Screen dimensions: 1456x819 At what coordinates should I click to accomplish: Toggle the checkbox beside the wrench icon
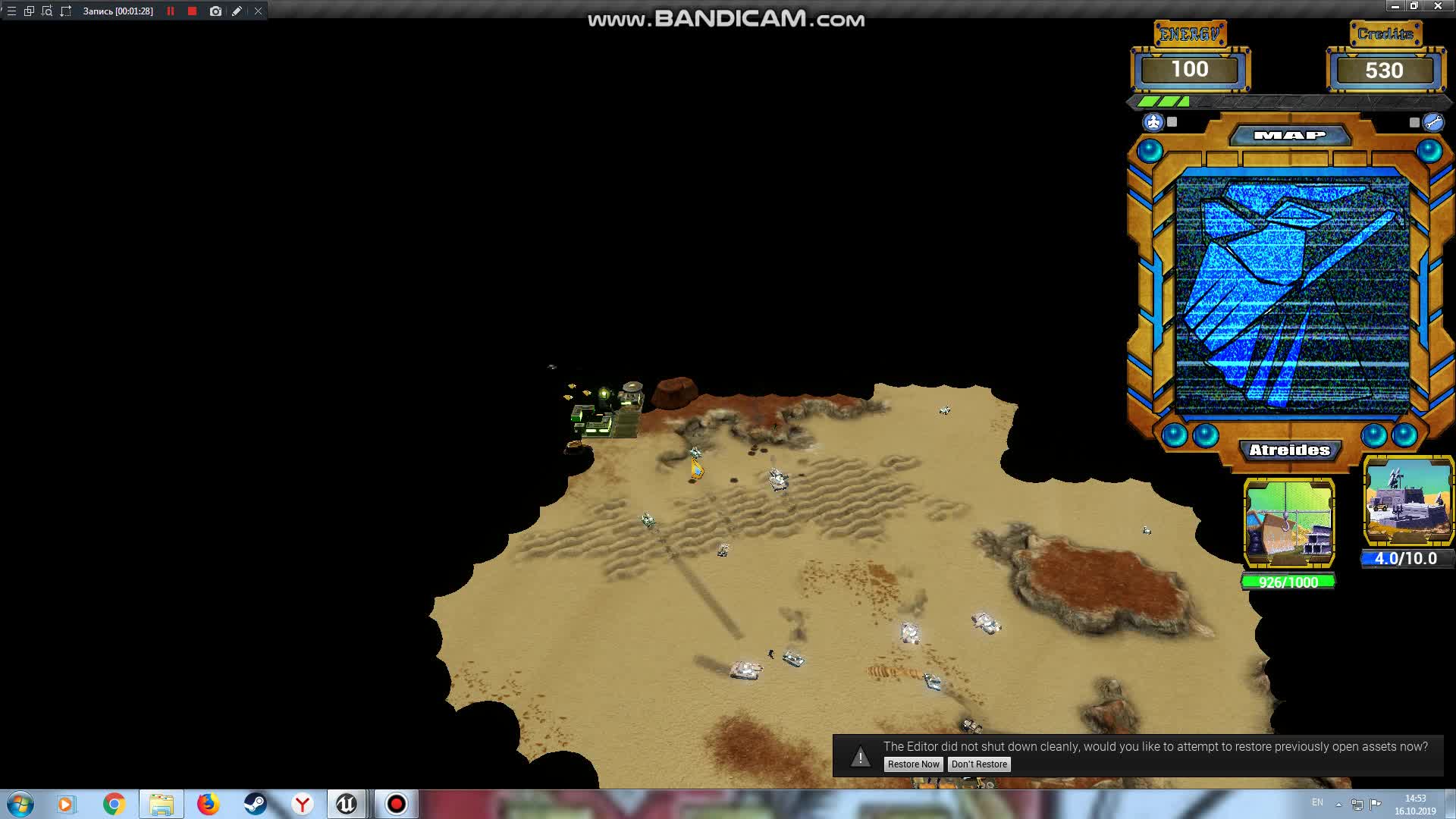(x=1414, y=121)
